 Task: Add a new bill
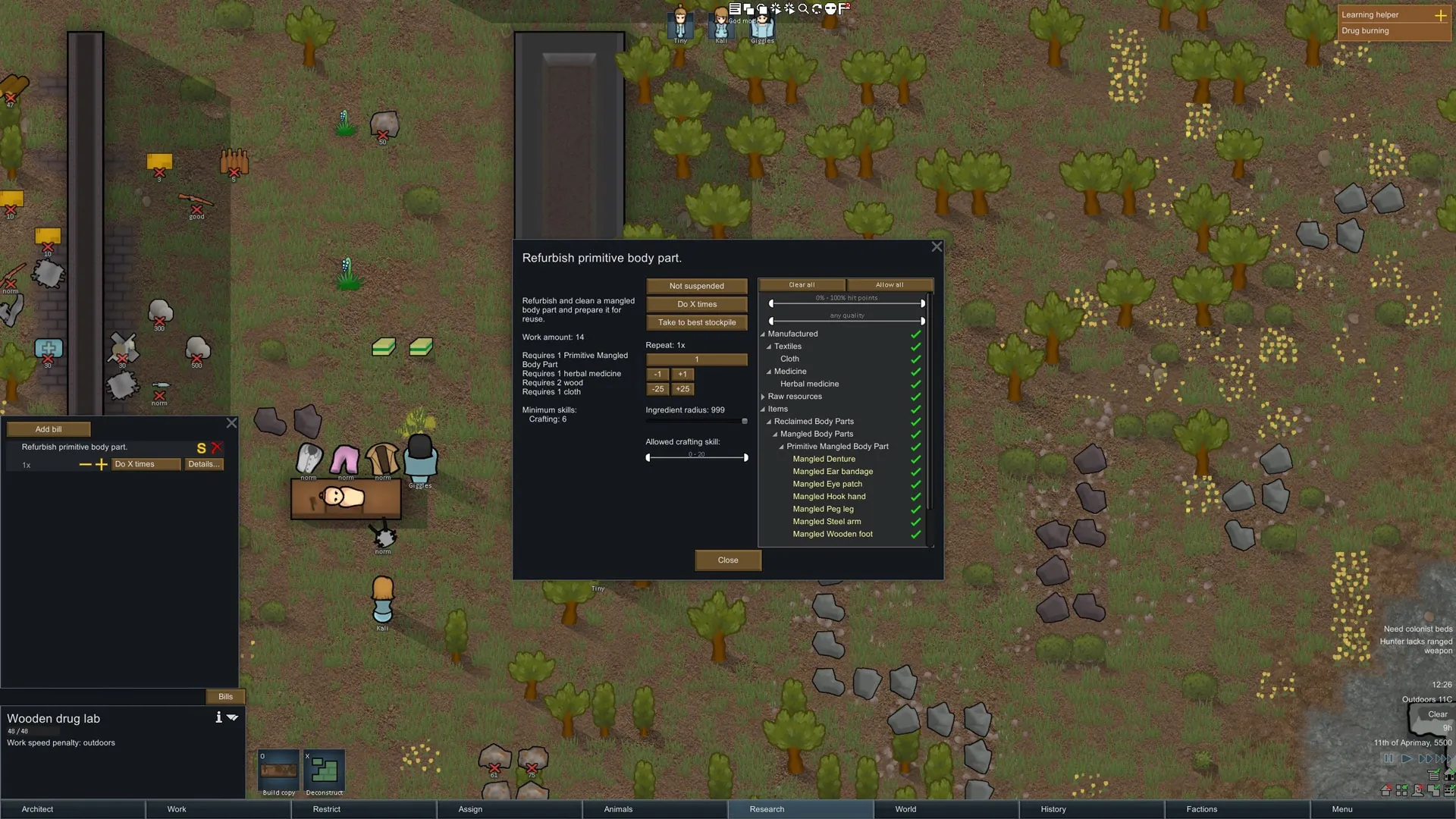[49, 429]
